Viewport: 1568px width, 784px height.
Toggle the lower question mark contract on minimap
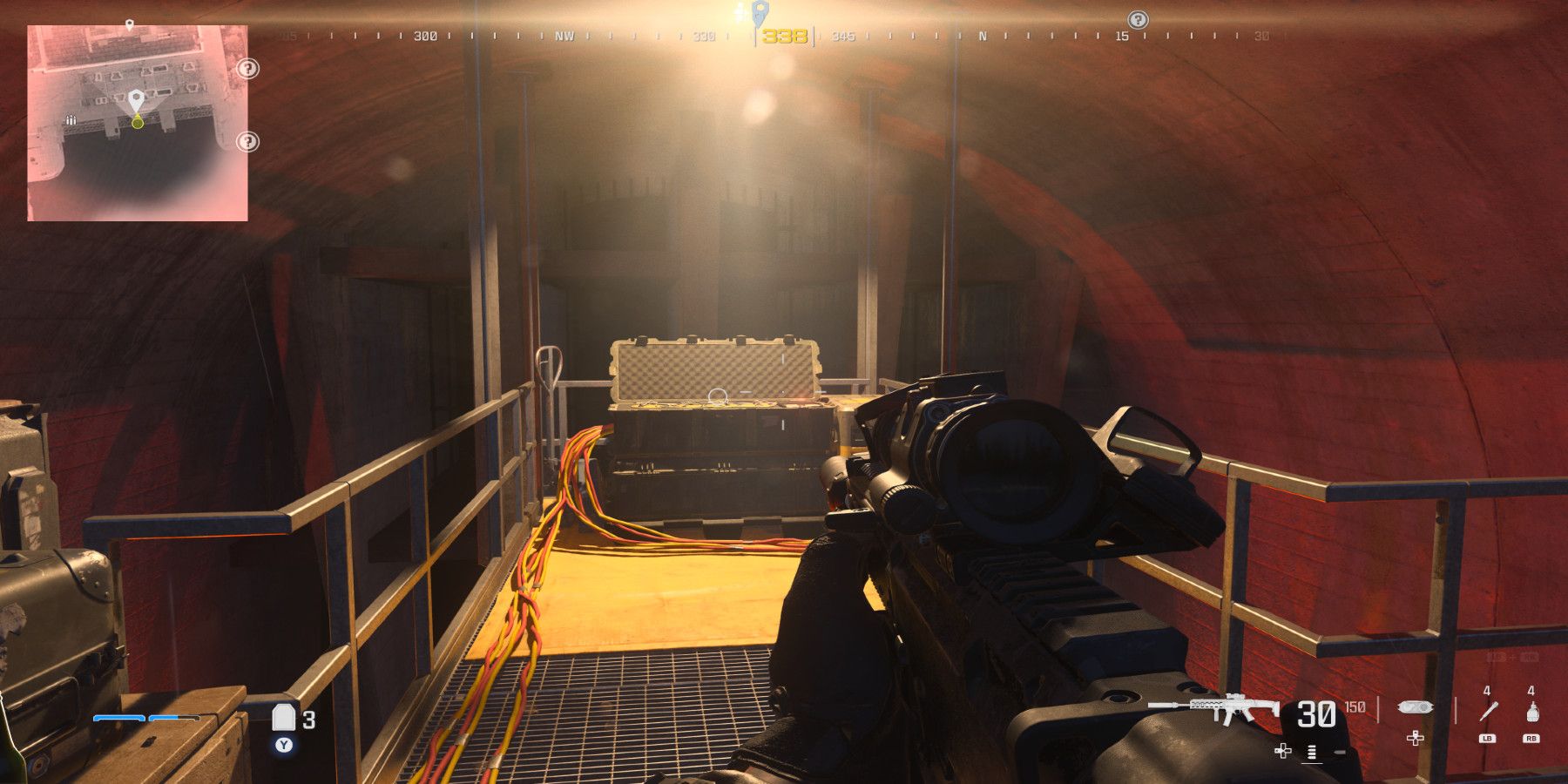click(247, 142)
